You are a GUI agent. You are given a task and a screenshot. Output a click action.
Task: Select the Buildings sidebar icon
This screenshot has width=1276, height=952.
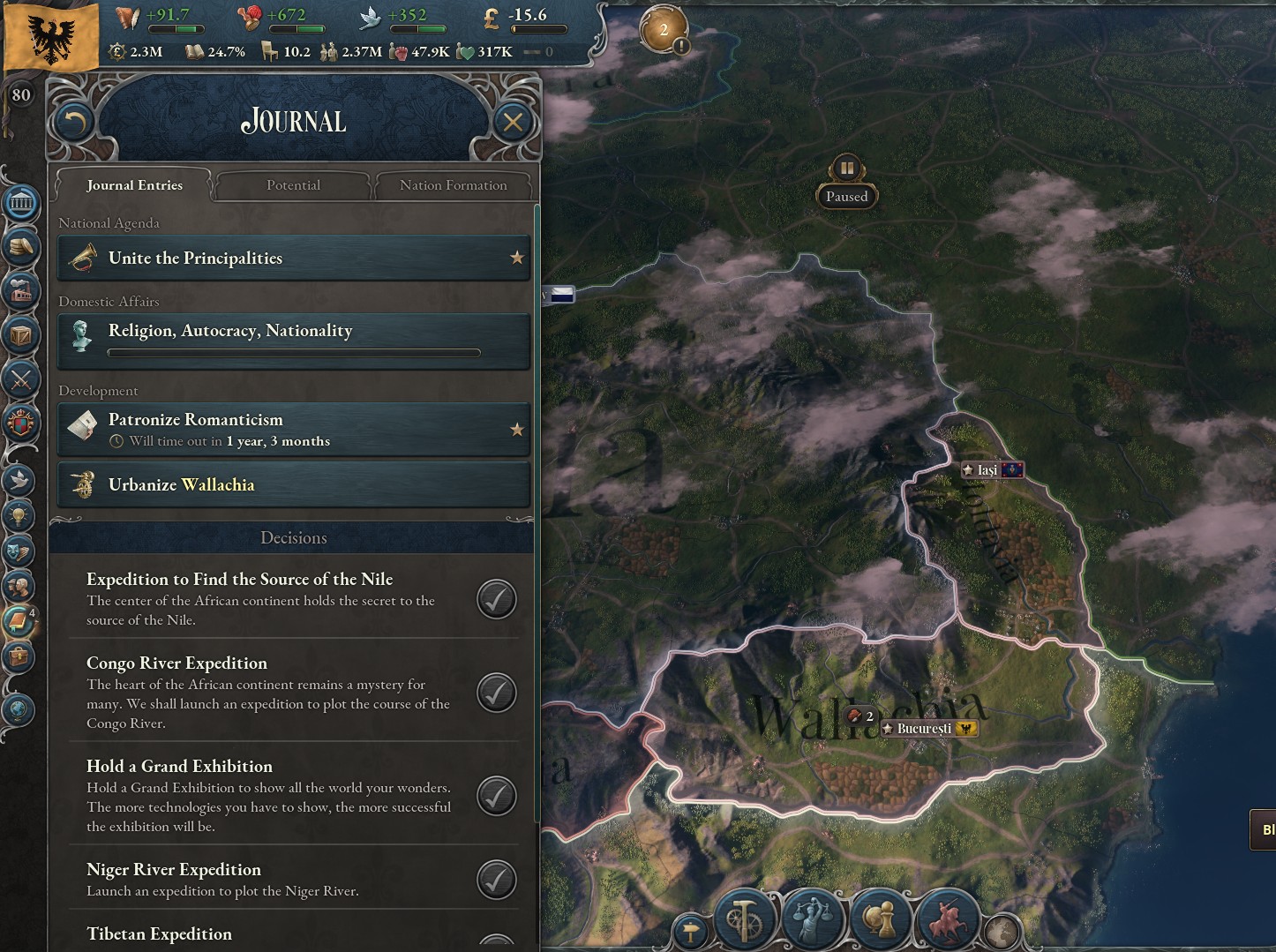point(21,291)
